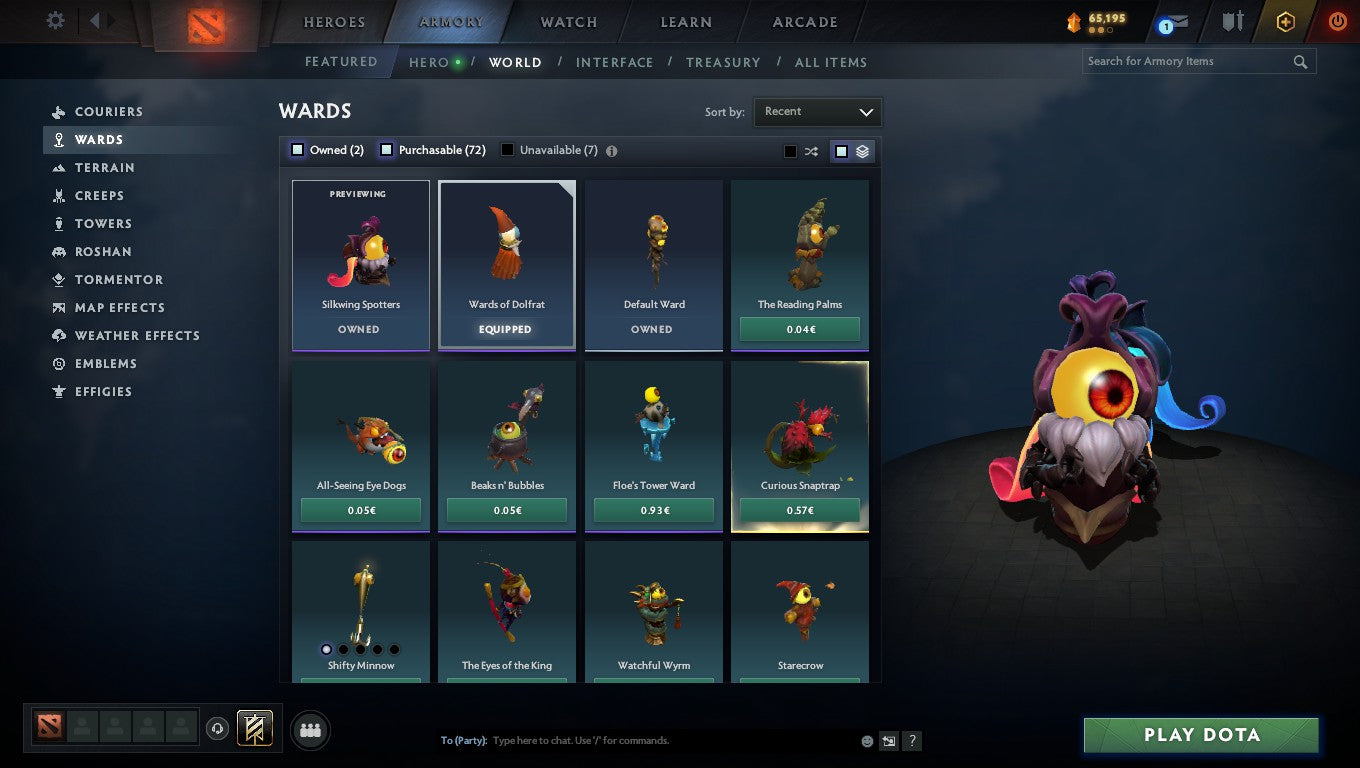Purchase The Reading Palms ward
The height and width of the screenshot is (768, 1360).
click(799, 328)
